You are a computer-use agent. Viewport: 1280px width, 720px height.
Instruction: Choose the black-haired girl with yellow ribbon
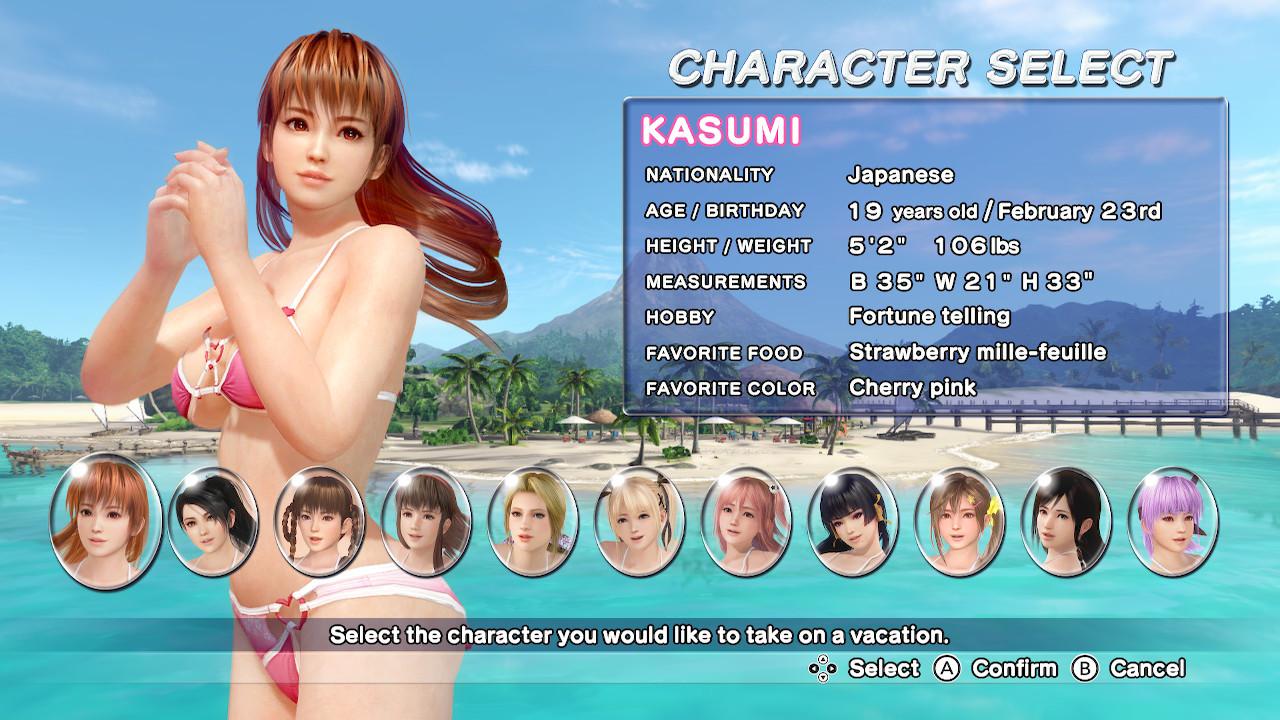pyautogui.click(x=853, y=521)
